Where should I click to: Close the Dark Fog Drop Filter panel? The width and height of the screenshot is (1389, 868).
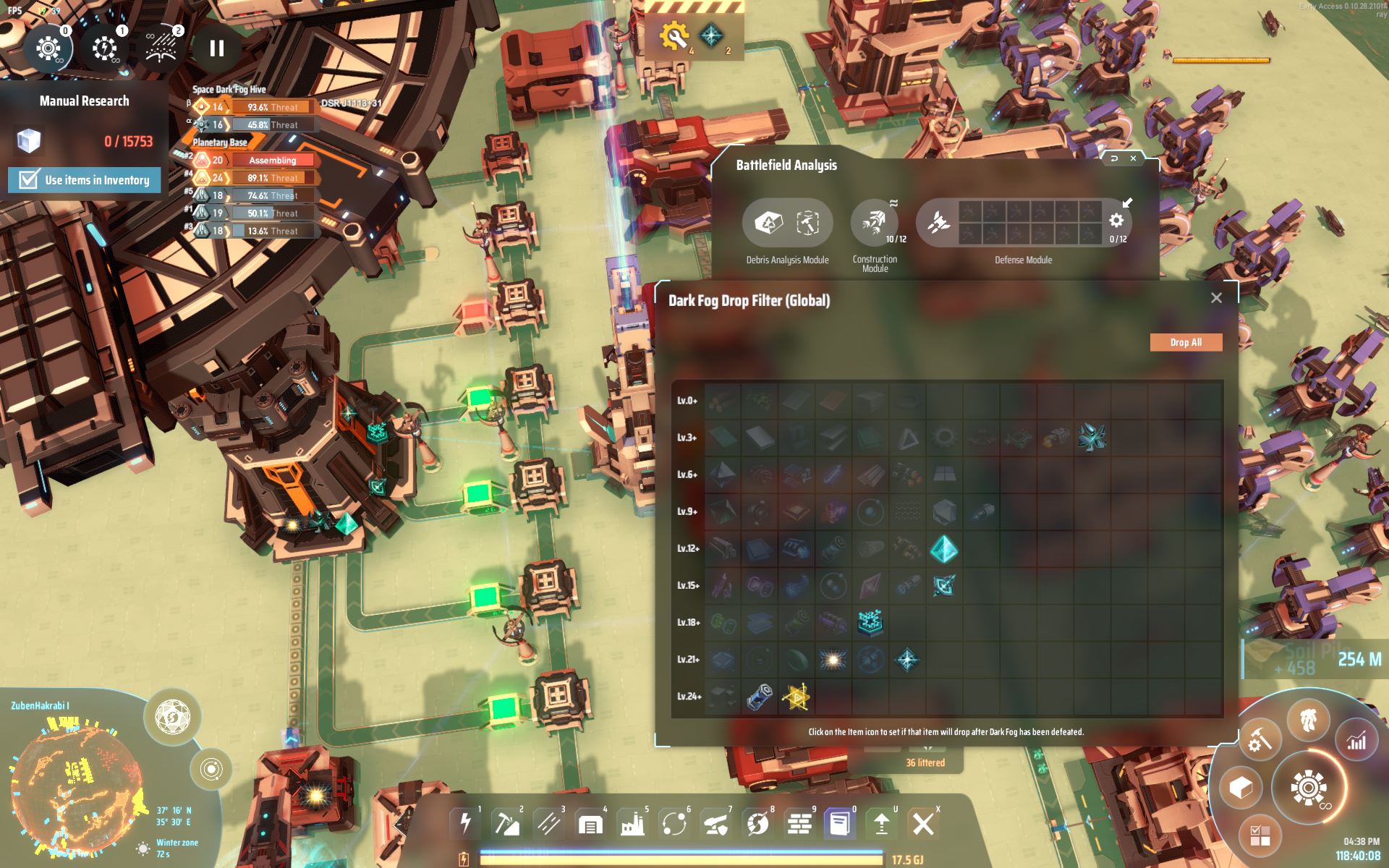pos(1216,298)
